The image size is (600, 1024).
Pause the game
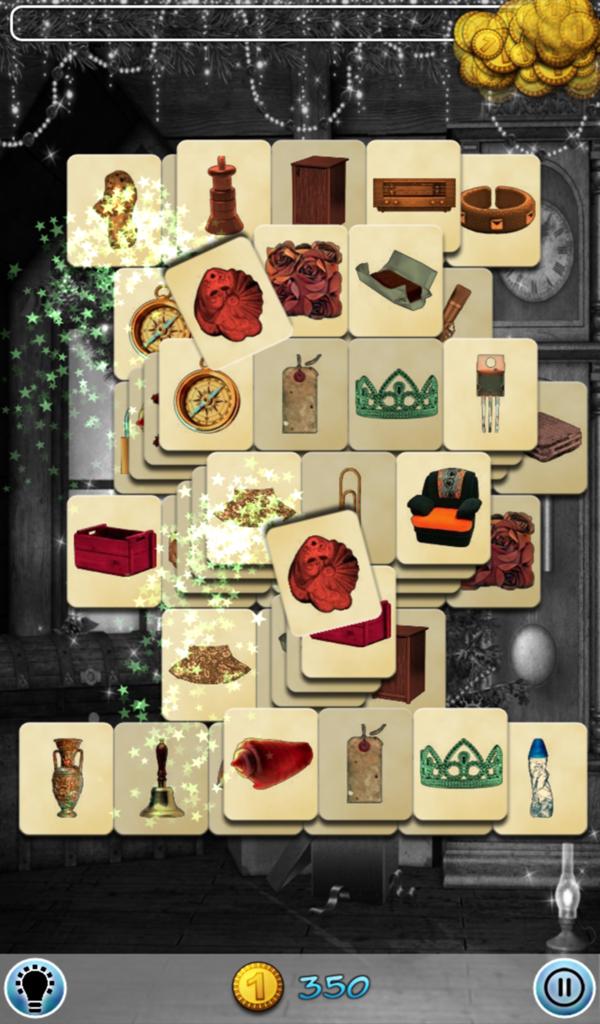(564, 988)
